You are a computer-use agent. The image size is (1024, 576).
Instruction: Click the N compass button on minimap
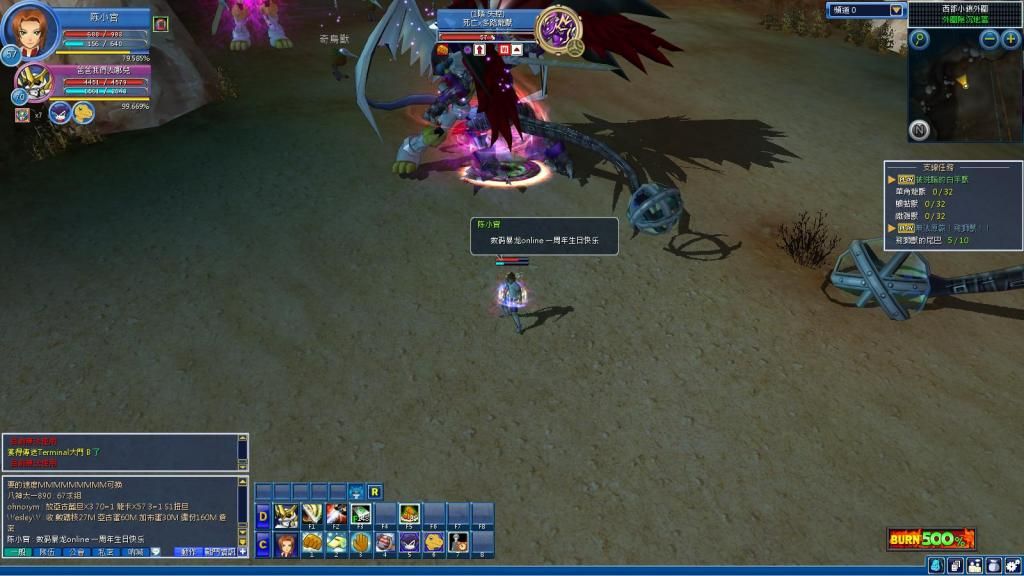[919, 130]
